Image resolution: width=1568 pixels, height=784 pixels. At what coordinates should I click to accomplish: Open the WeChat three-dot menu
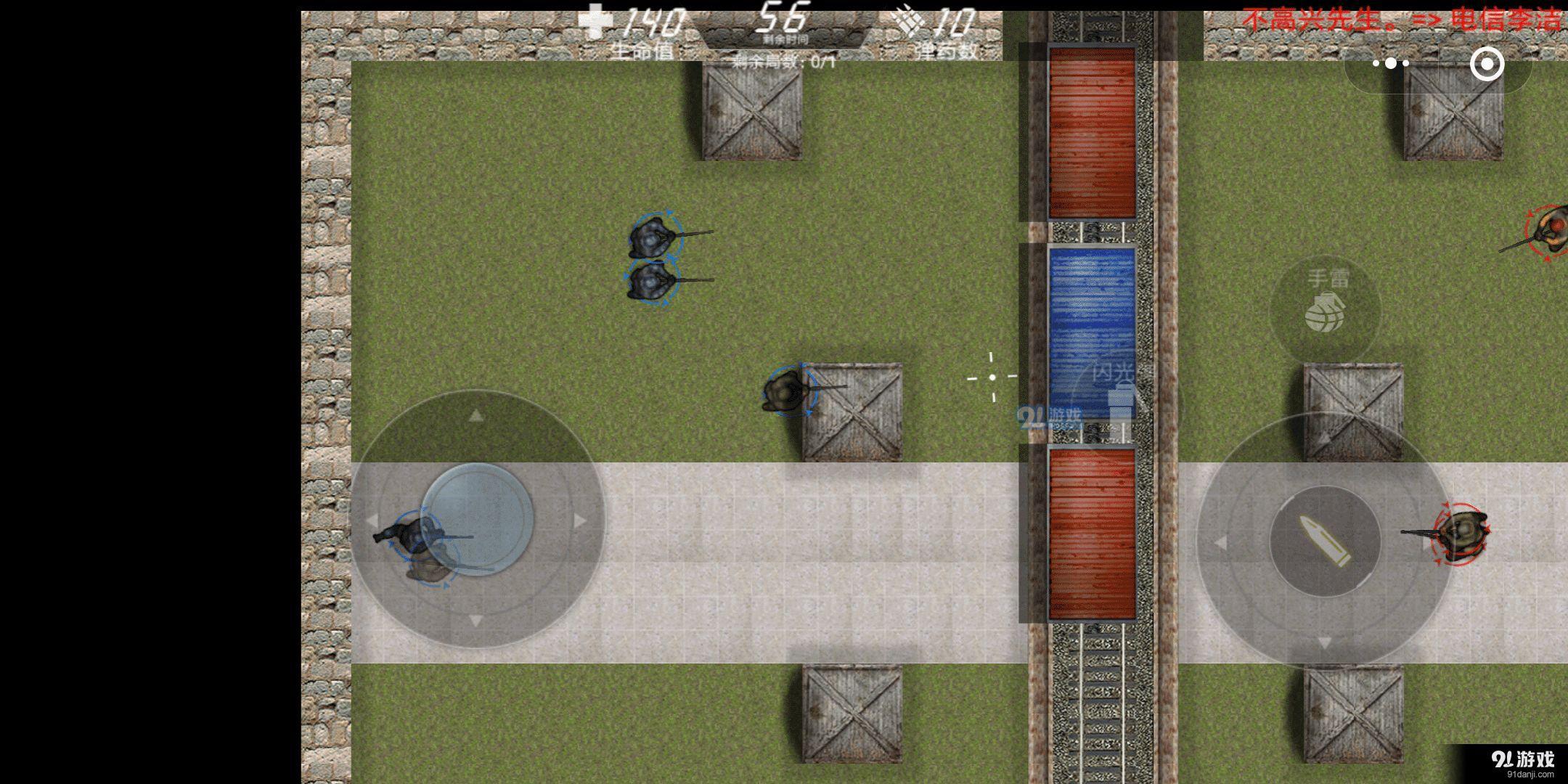[x=1390, y=64]
